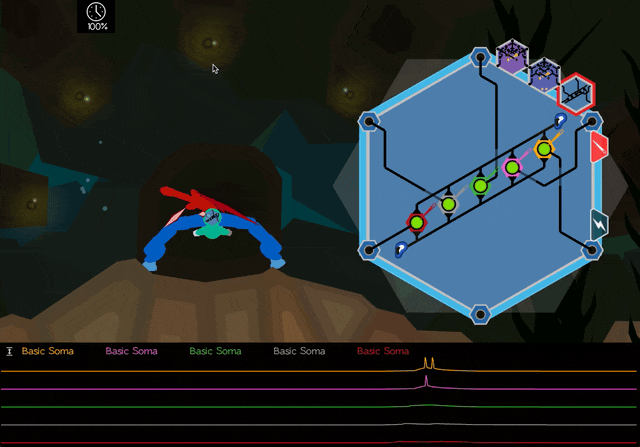Open the red-outlined hexagon tab
Screen dimensions: 640x447
[x=576, y=93]
